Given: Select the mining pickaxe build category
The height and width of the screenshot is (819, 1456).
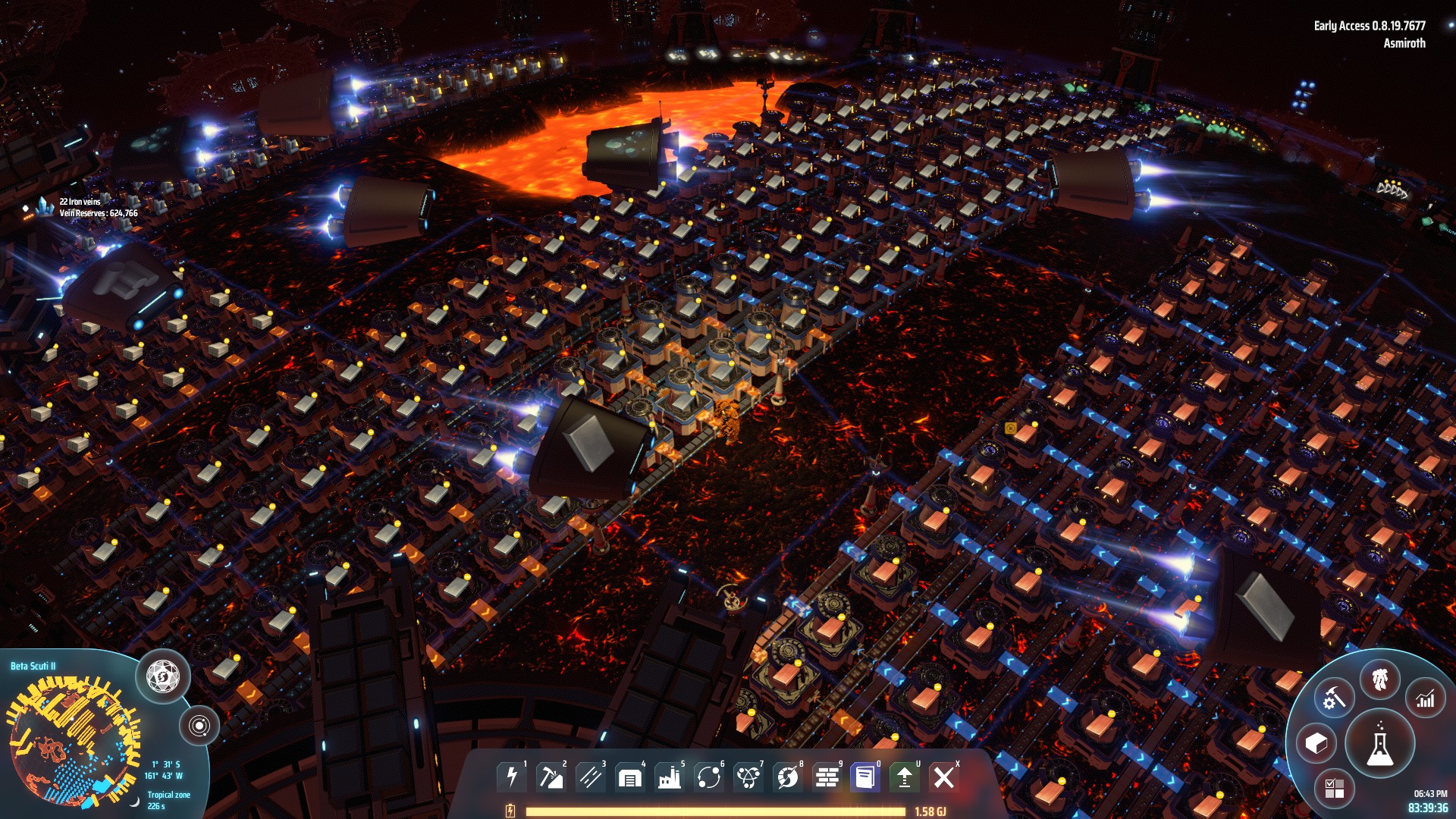Looking at the screenshot, I should [x=551, y=777].
